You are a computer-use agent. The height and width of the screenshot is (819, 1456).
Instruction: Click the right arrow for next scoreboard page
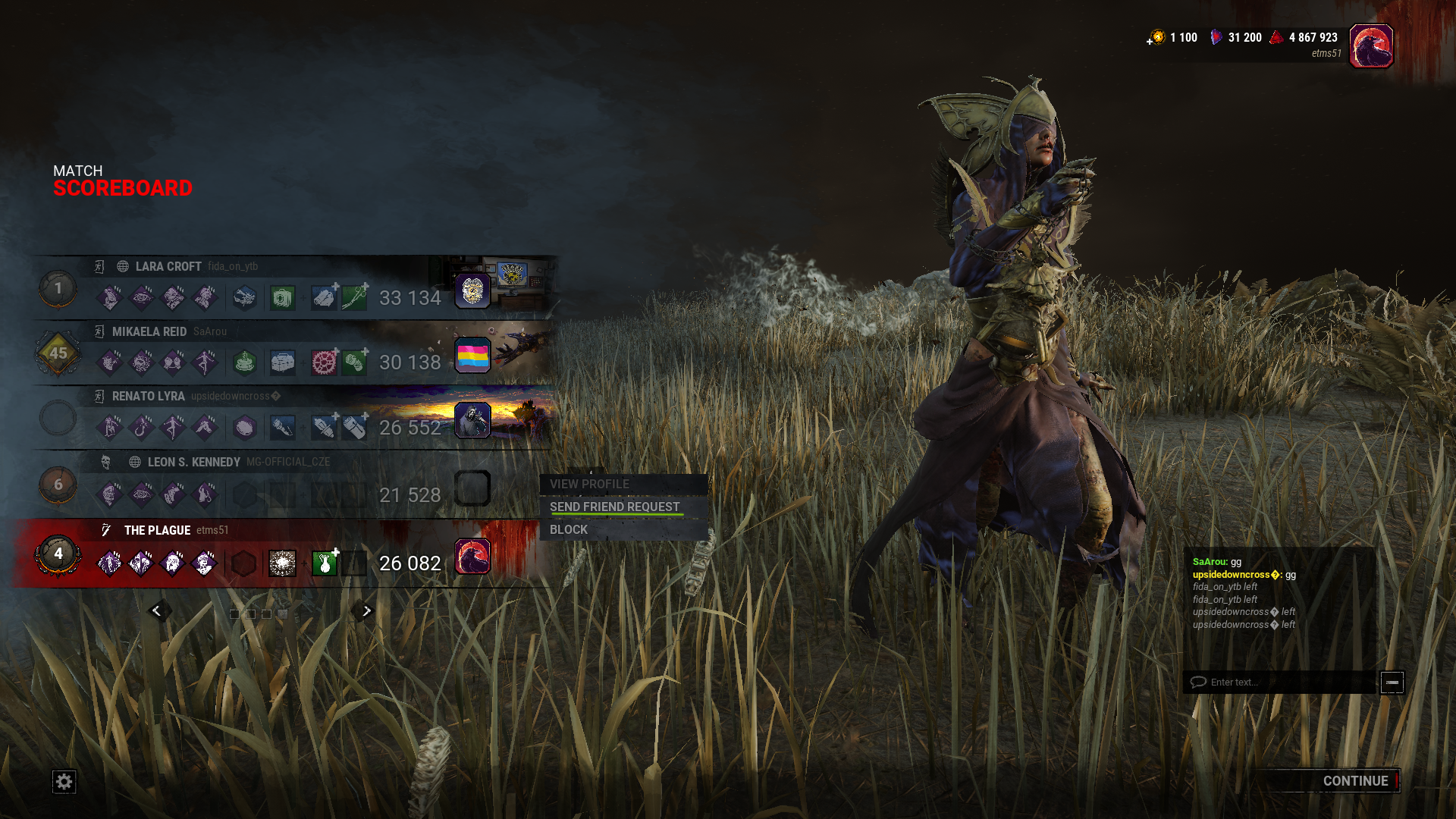click(365, 610)
